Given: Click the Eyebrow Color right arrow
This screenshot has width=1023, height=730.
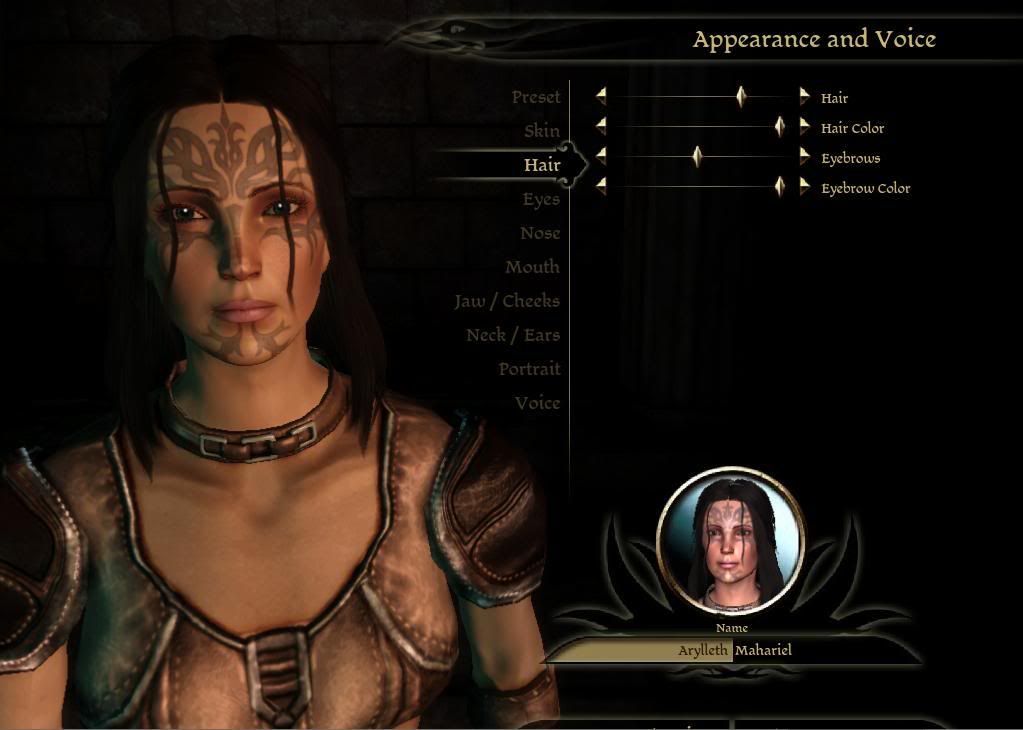Looking at the screenshot, I should click(804, 187).
